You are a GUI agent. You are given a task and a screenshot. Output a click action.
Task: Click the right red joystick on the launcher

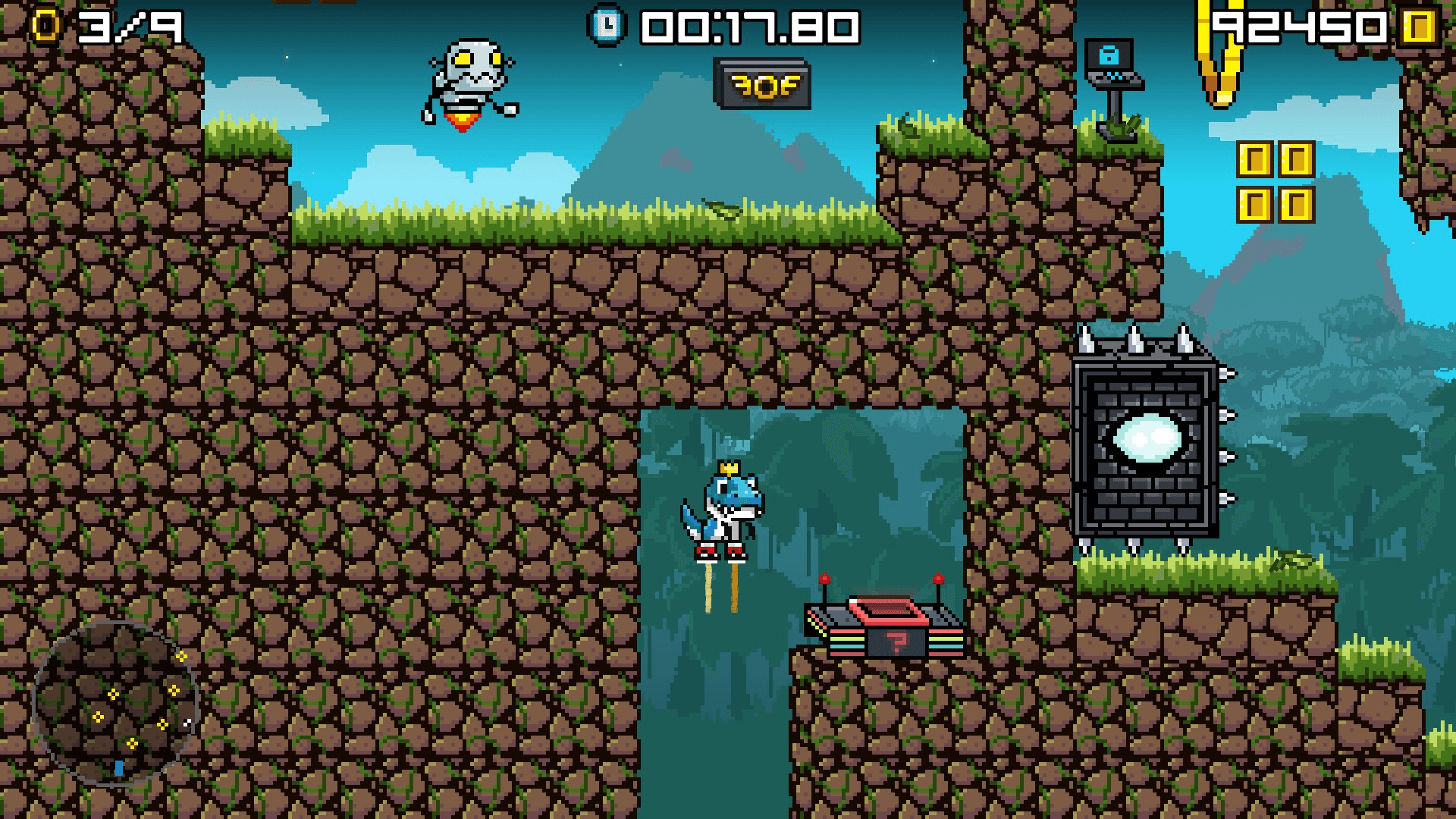[940, 576]
